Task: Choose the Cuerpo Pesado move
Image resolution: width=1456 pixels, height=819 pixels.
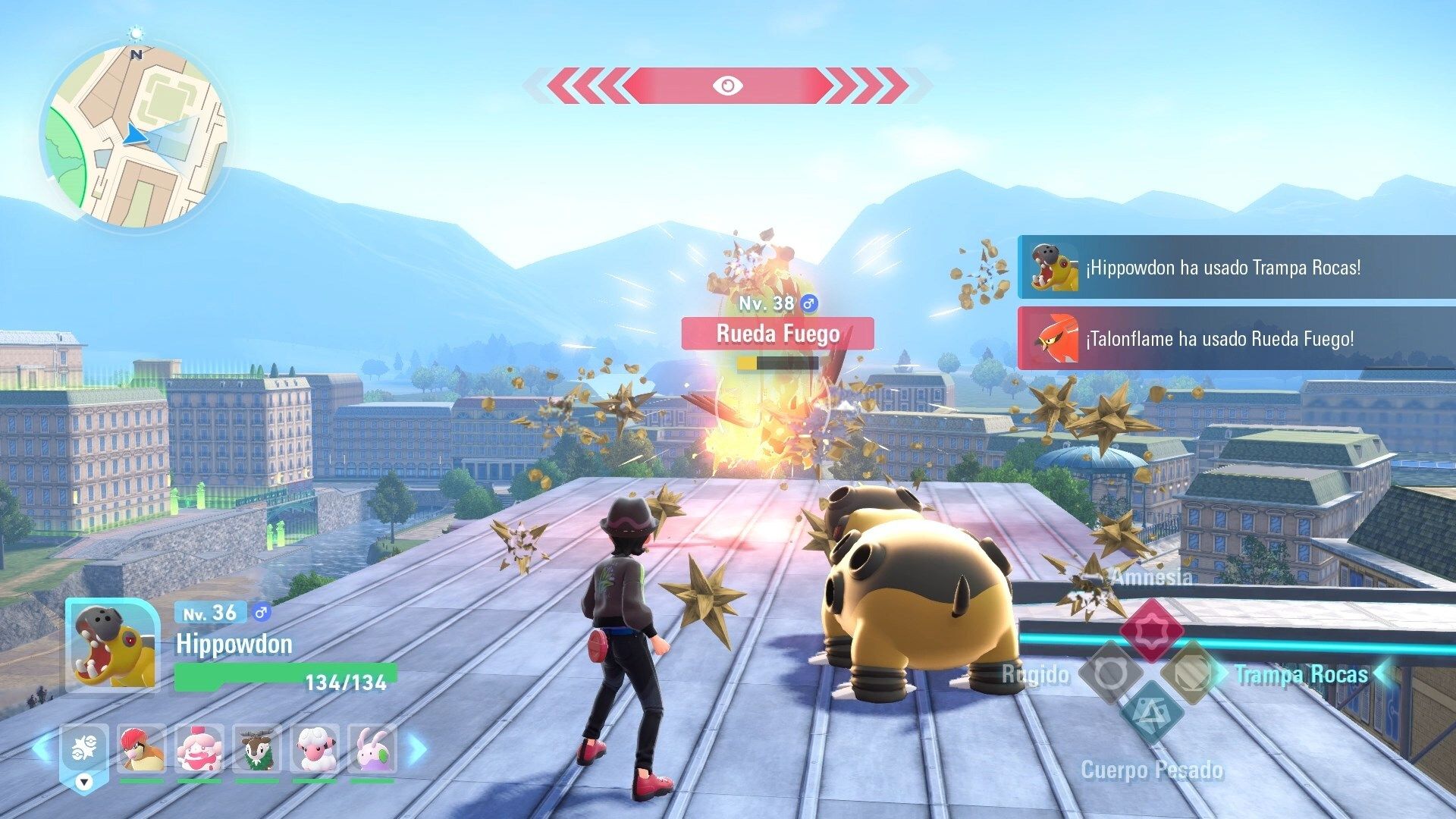Action: (1151, 714)
